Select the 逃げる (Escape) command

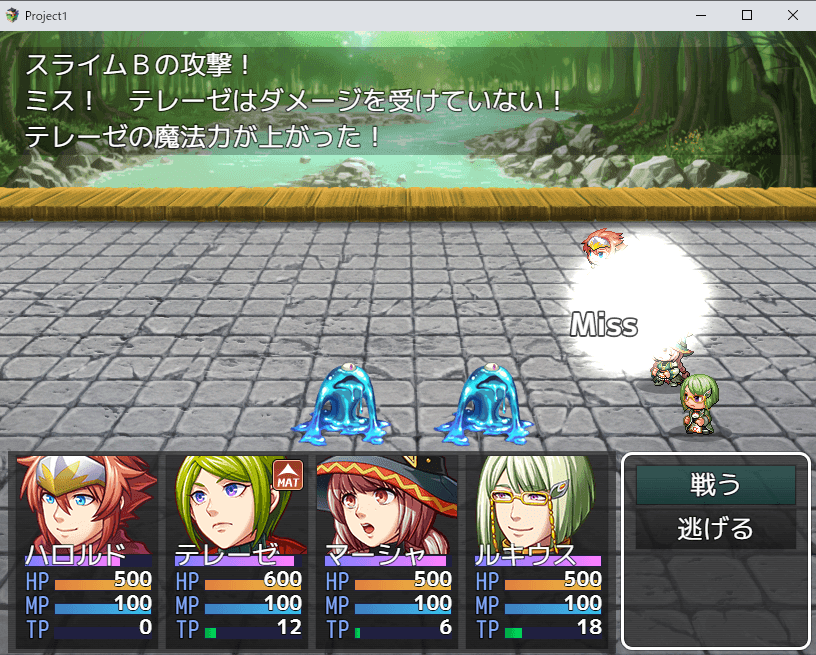pyautogui.click(x=715, y=528)
